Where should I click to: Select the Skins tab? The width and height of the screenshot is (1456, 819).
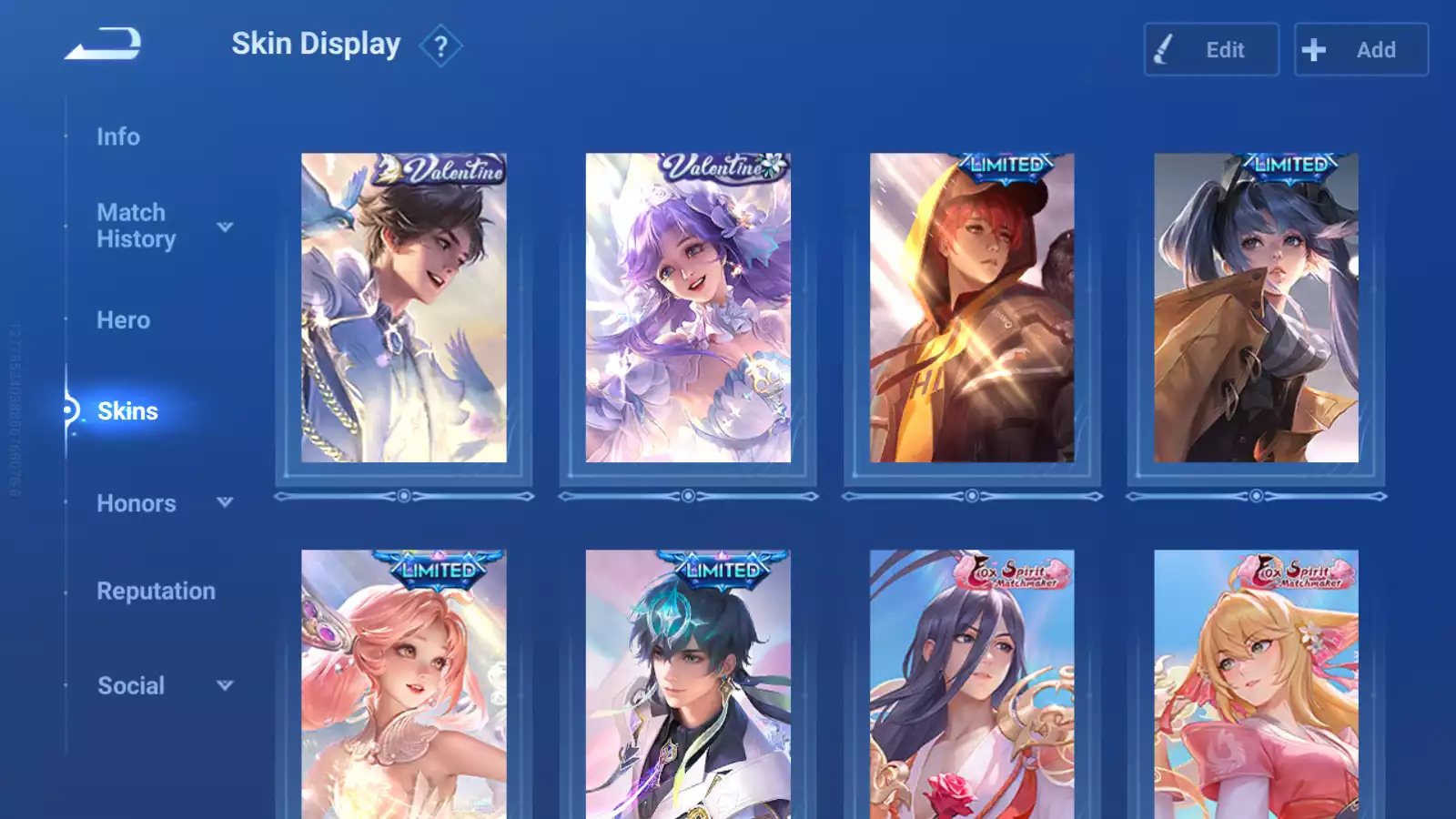point(127,411)
